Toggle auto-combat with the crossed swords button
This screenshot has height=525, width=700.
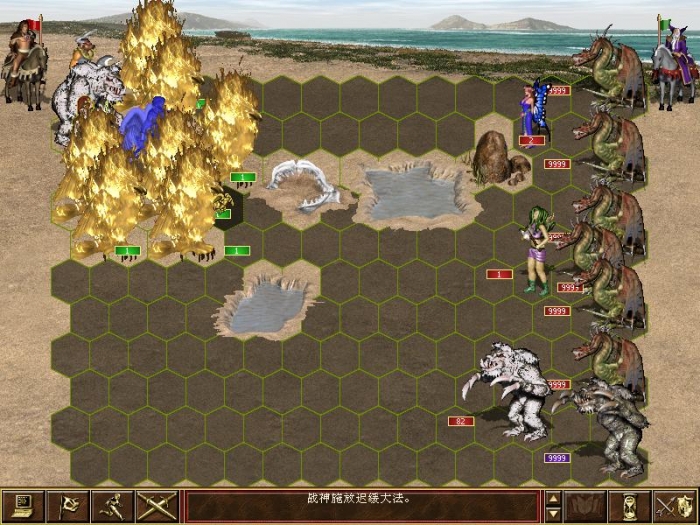[158, 506]
